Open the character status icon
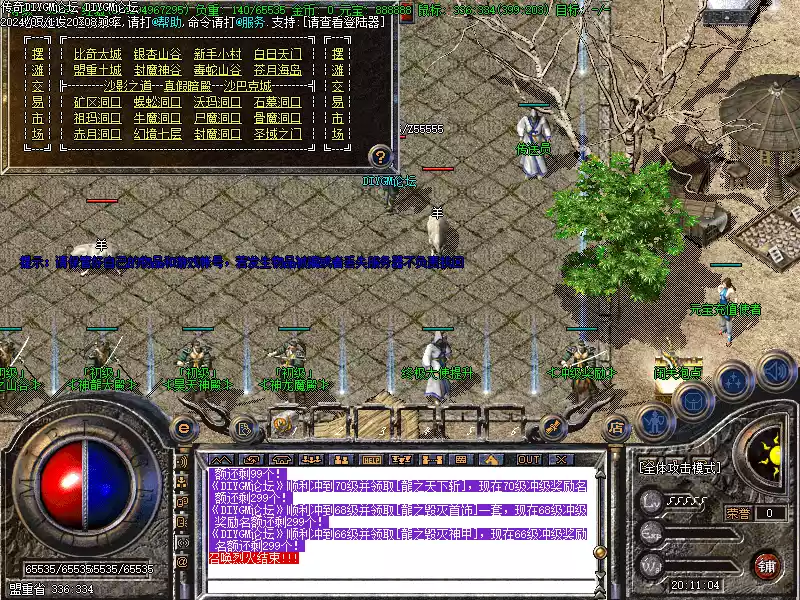The image size is (800, 600). 654,421
